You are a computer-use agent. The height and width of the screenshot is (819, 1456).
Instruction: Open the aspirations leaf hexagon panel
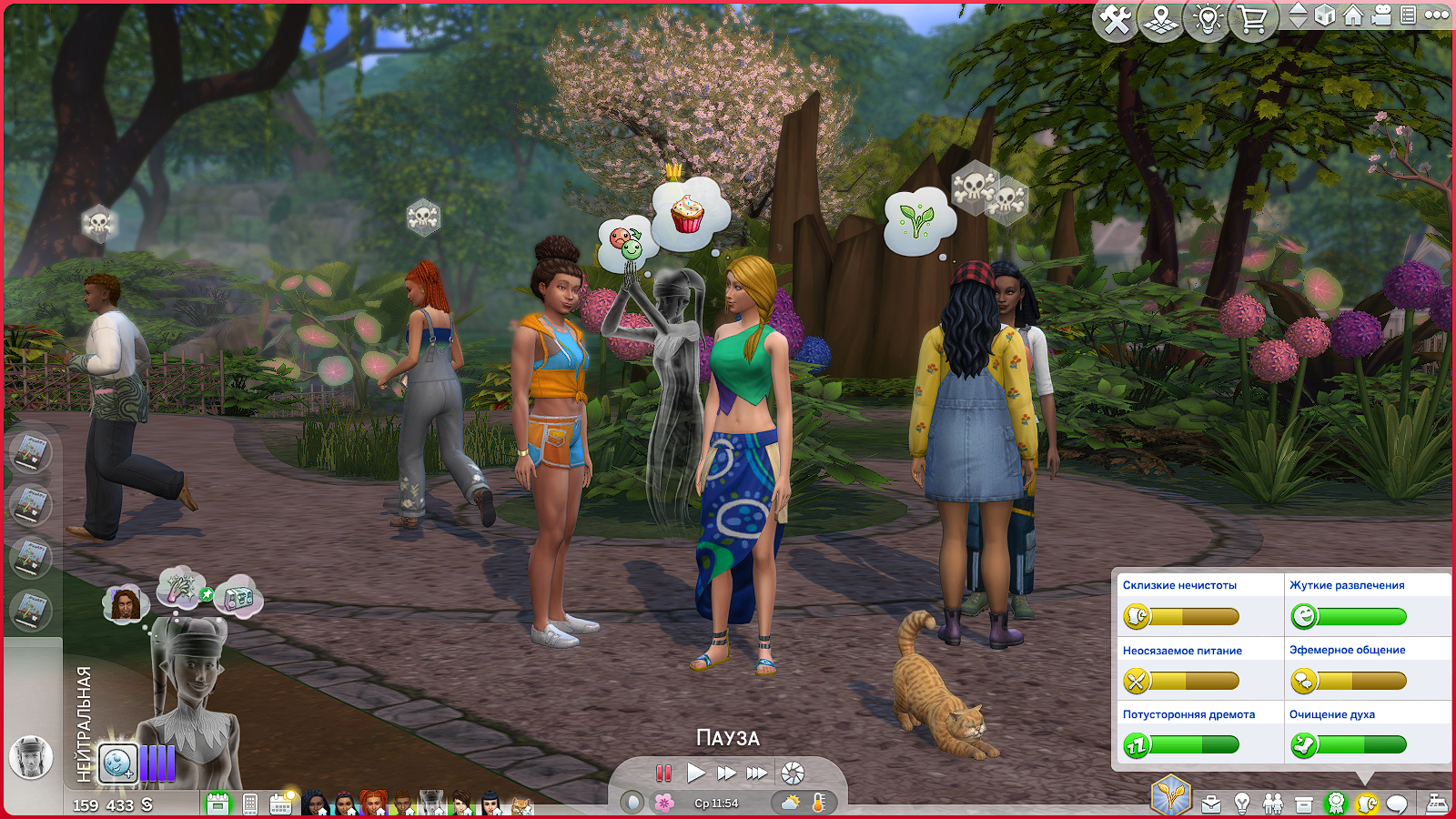(x=1170, y=796)
